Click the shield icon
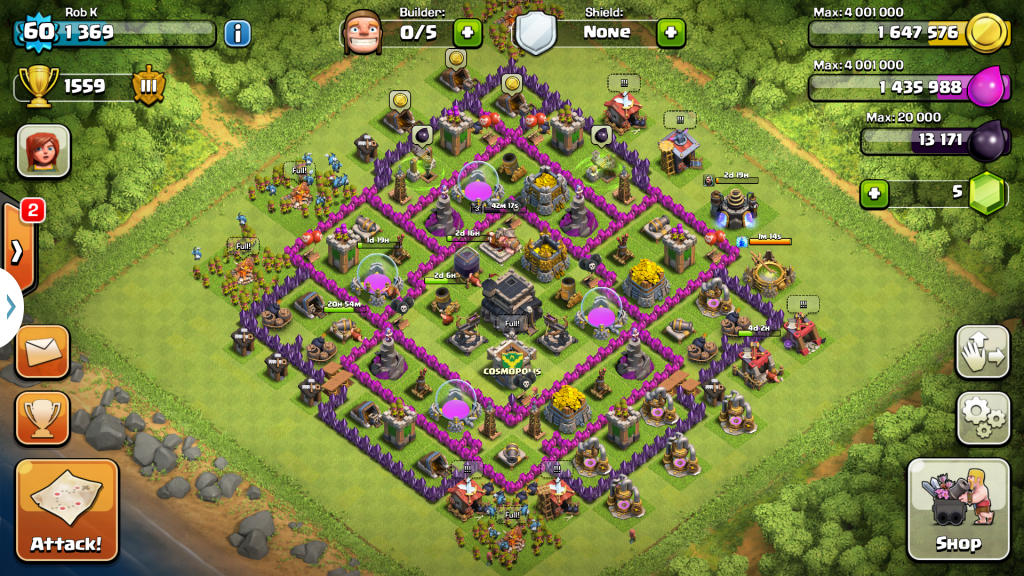Screen dimensions: 1024x576 click(x=536, y=33)
